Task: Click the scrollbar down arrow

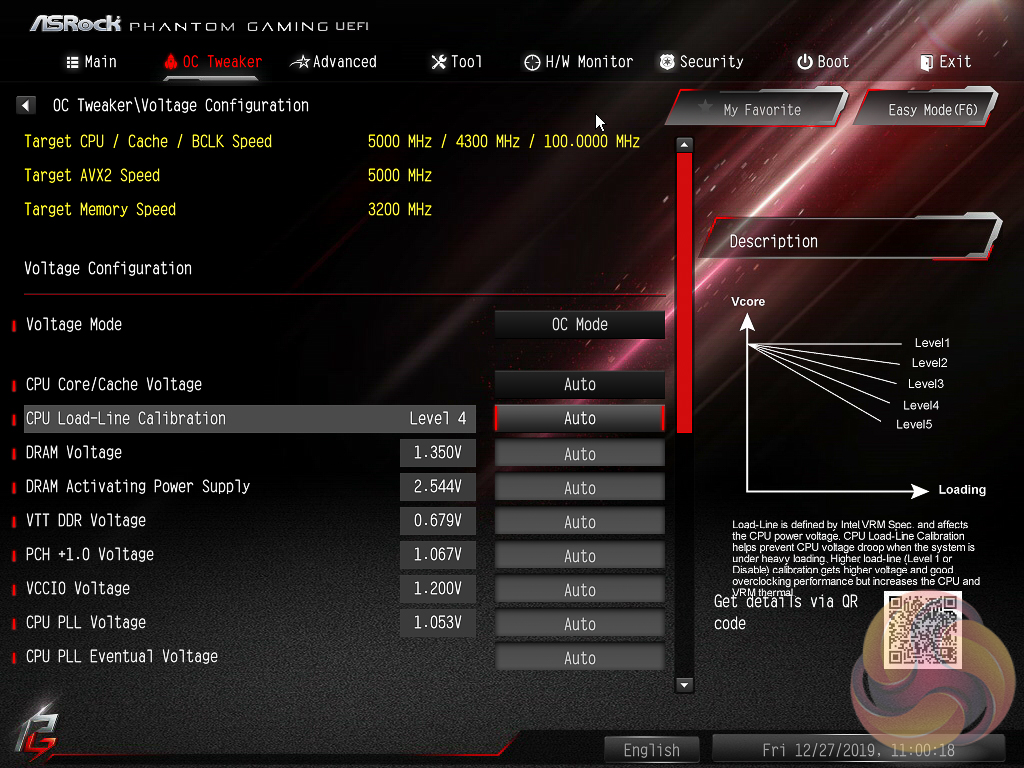Action: (685, 685)
